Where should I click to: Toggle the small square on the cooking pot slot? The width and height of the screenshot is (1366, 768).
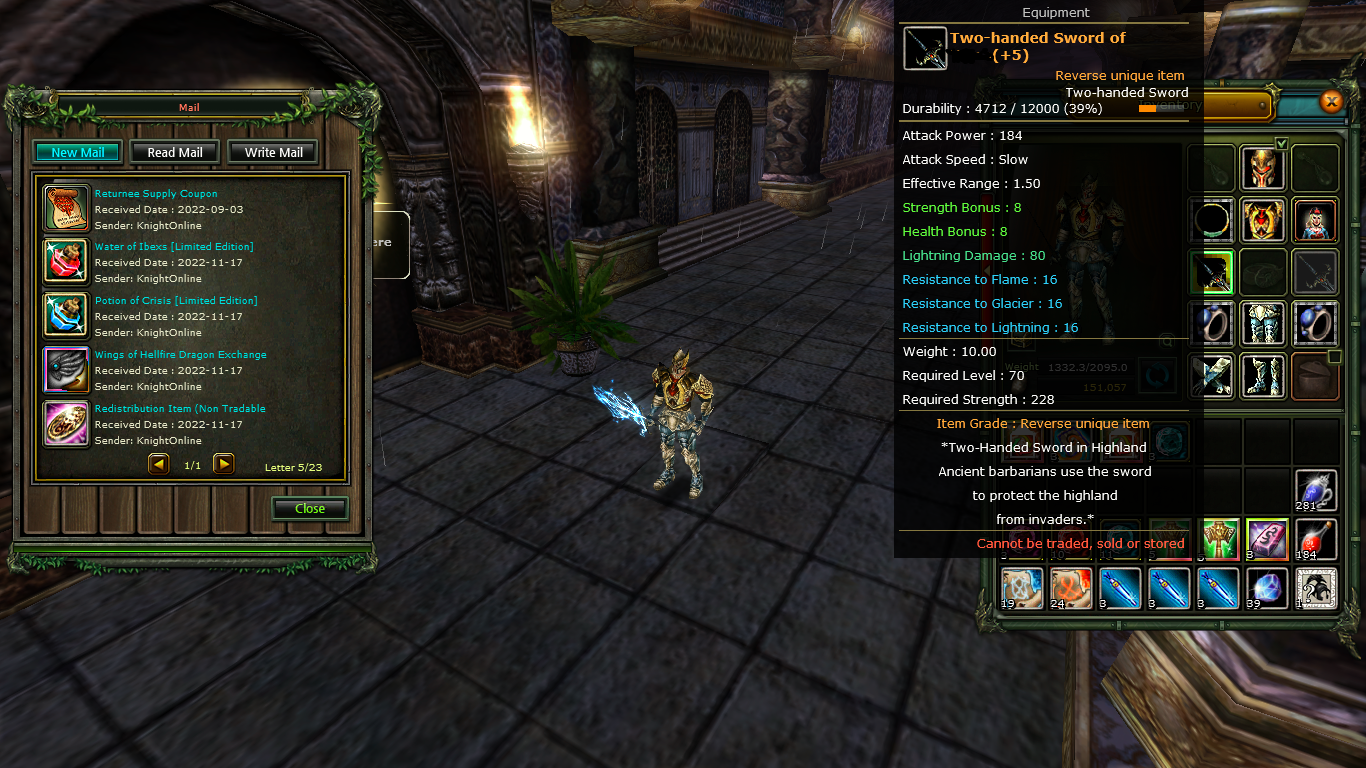pyautogui.click(x=1333, y=356)
